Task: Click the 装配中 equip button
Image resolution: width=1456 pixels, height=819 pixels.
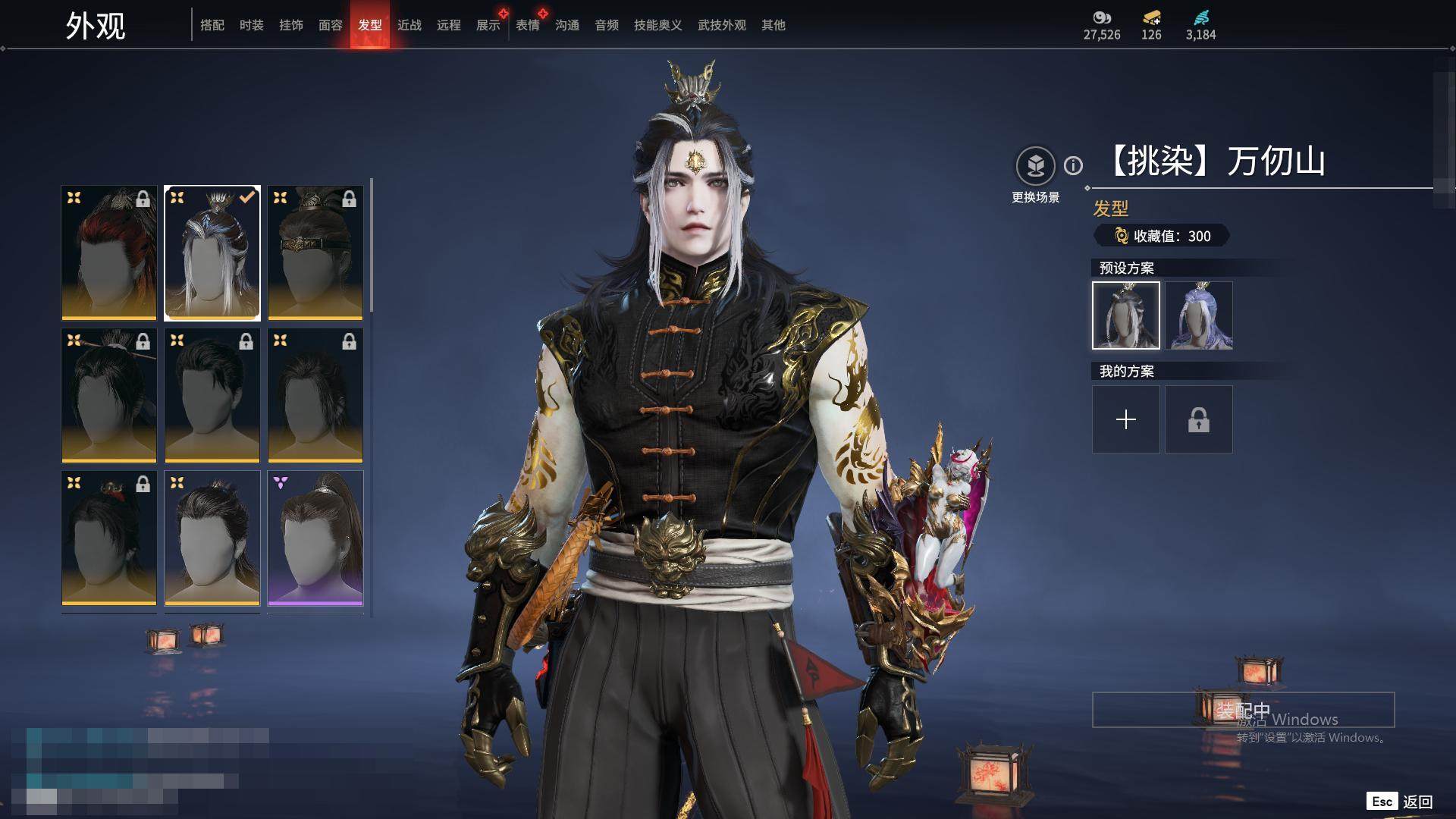Action: pos(1243,710)
